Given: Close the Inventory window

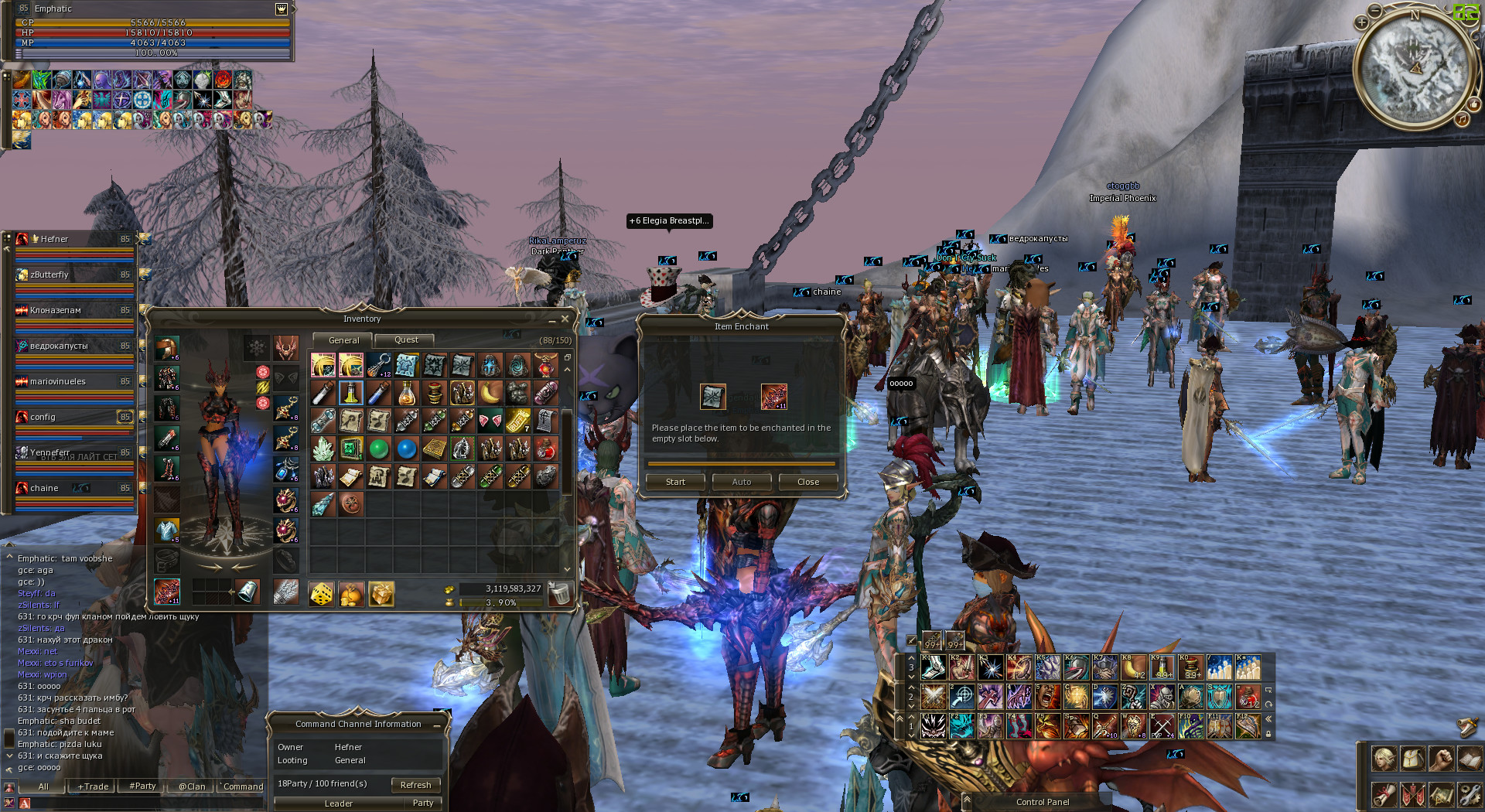Looking at the screenshot, I should [565, 319].
